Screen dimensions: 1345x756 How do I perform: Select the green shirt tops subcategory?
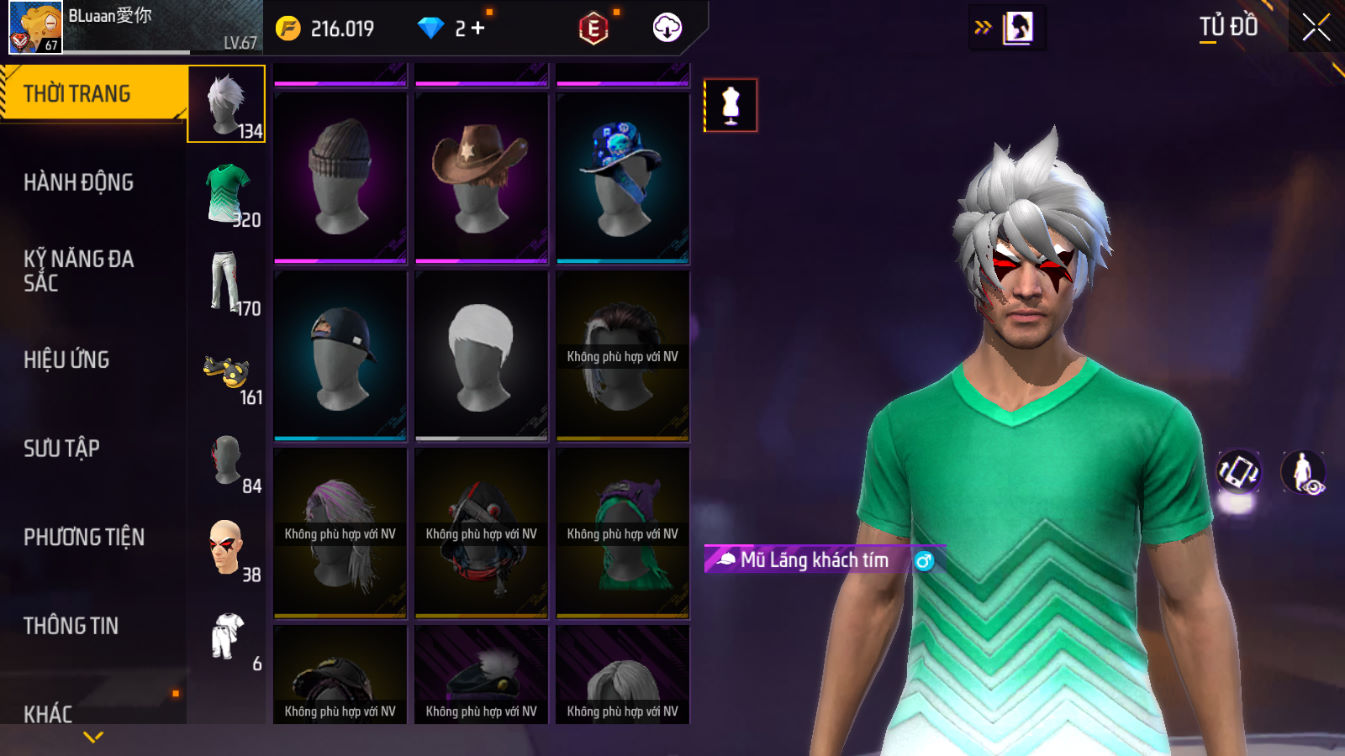227,192
